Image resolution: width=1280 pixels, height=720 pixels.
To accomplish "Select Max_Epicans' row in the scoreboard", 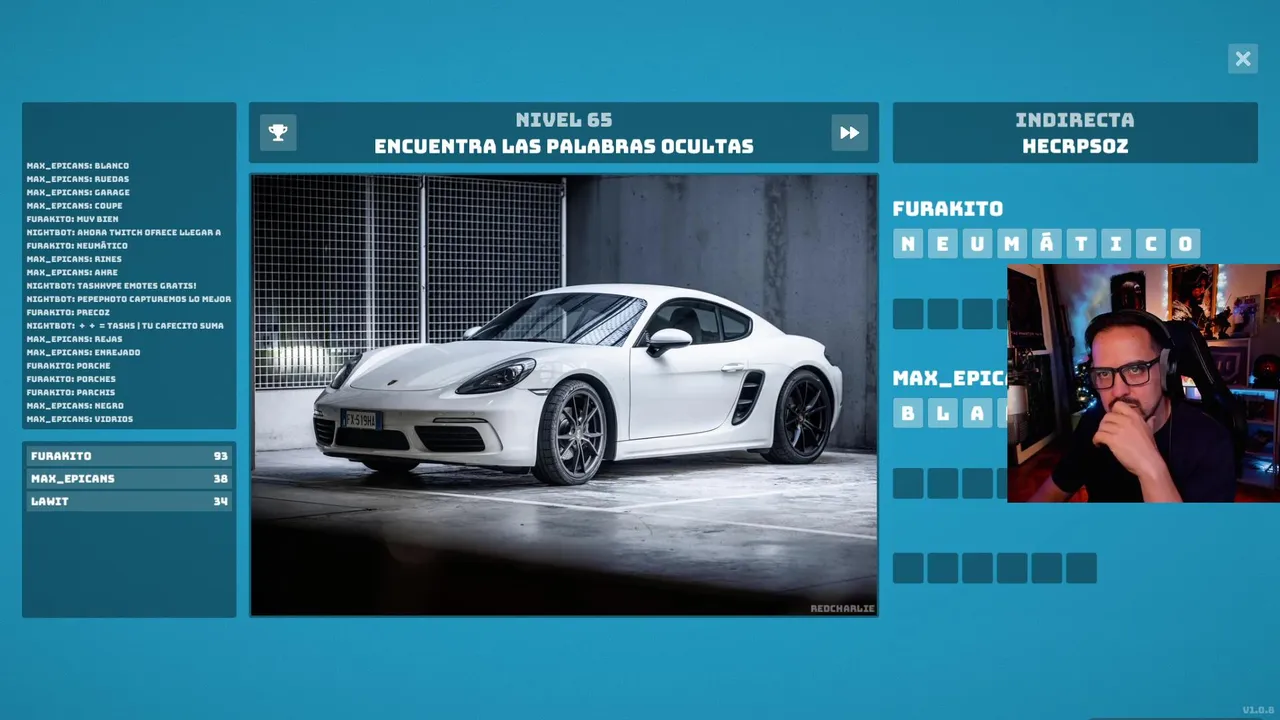I will pos(129,479).
